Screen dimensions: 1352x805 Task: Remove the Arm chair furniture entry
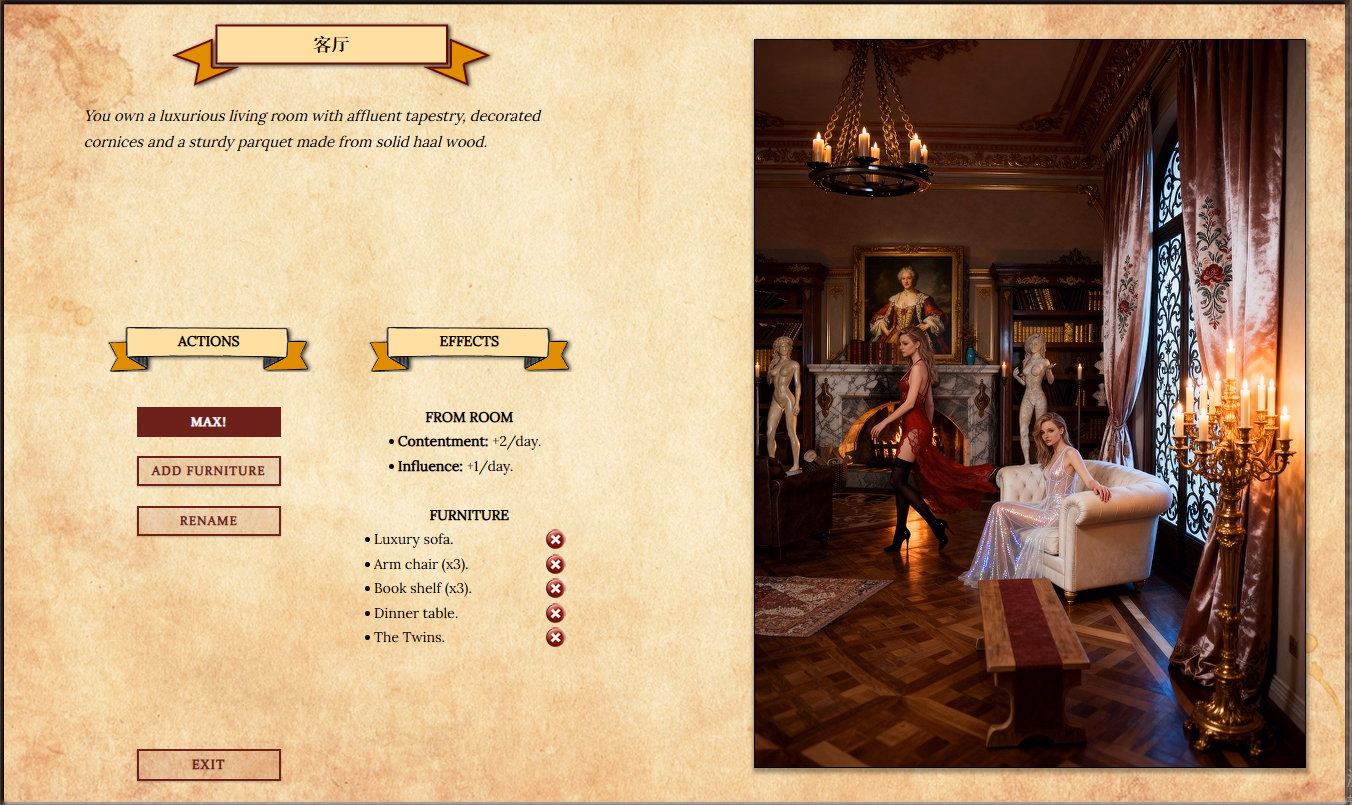click(x=555, y=565)
